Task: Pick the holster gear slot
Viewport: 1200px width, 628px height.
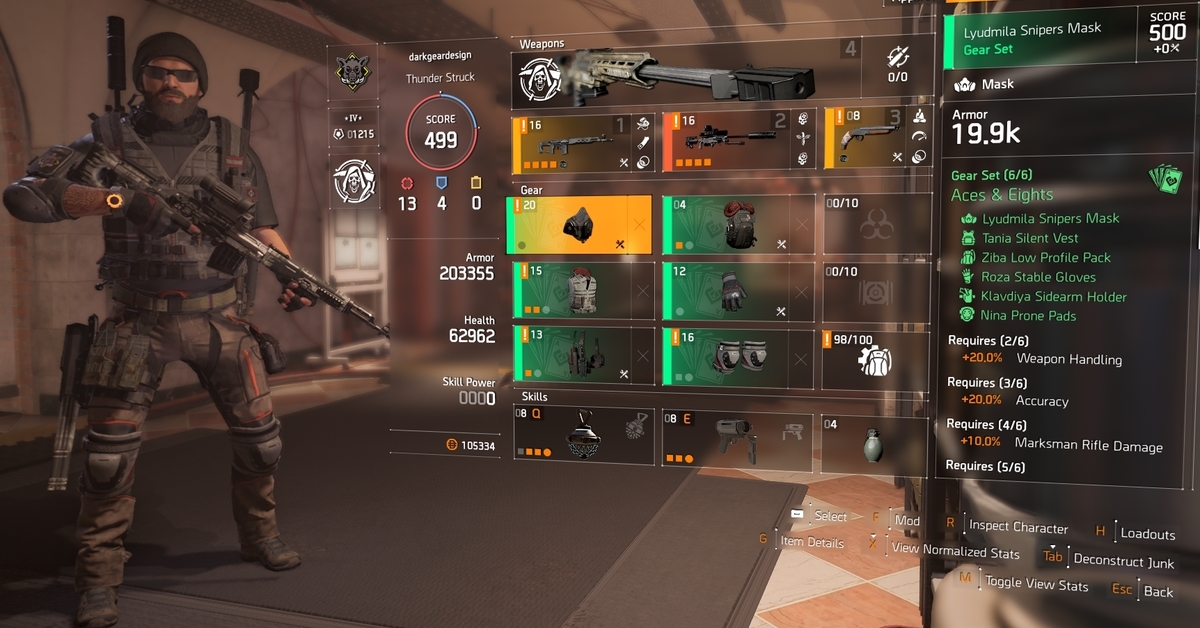Action: pyautogui.click(x=584, y=355)
